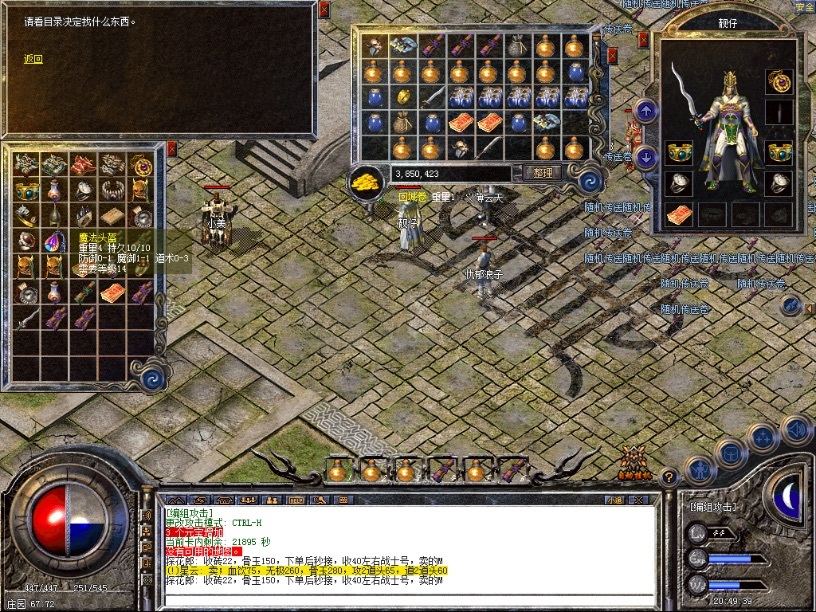Close the left item list panel

pos(171,149)
